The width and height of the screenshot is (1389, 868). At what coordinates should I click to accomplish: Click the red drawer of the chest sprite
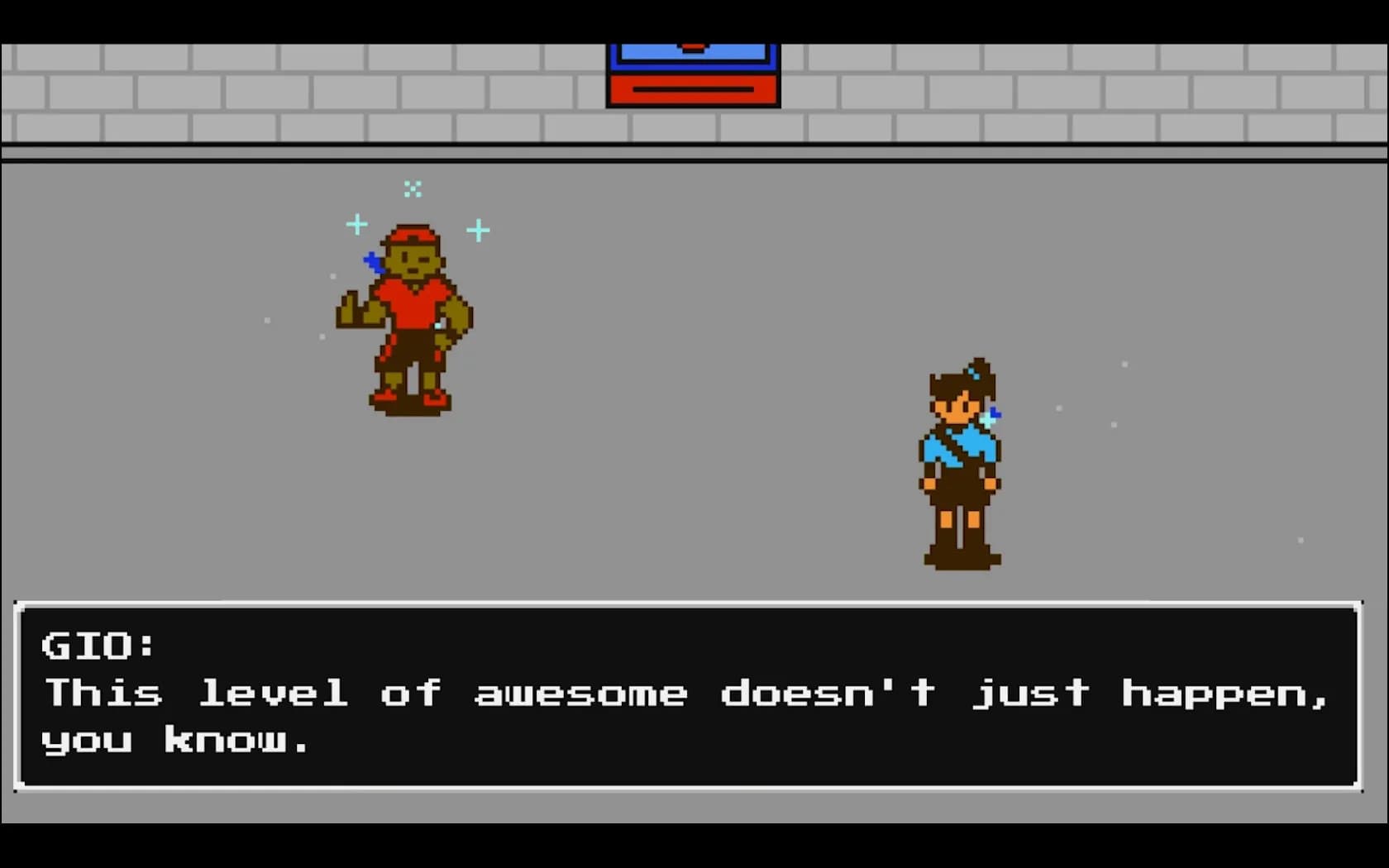point(693,89)
